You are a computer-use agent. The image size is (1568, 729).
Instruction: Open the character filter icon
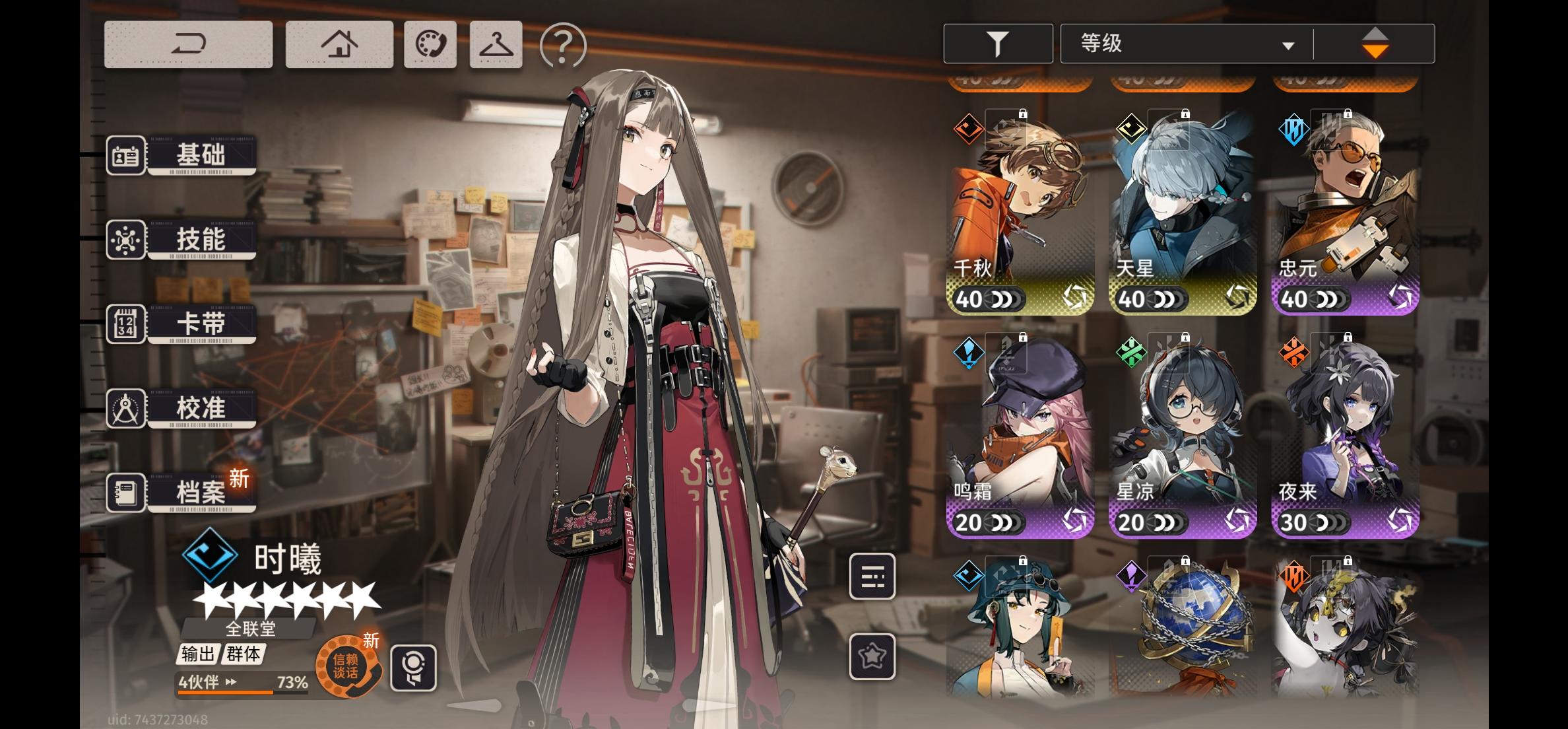(997, 42)
